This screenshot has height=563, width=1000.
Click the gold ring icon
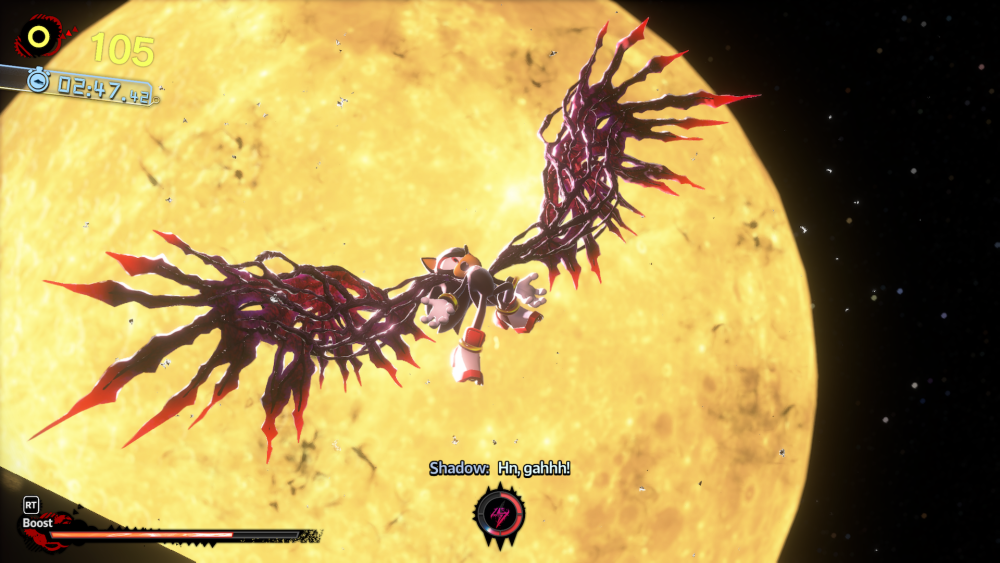coord(39,38)
